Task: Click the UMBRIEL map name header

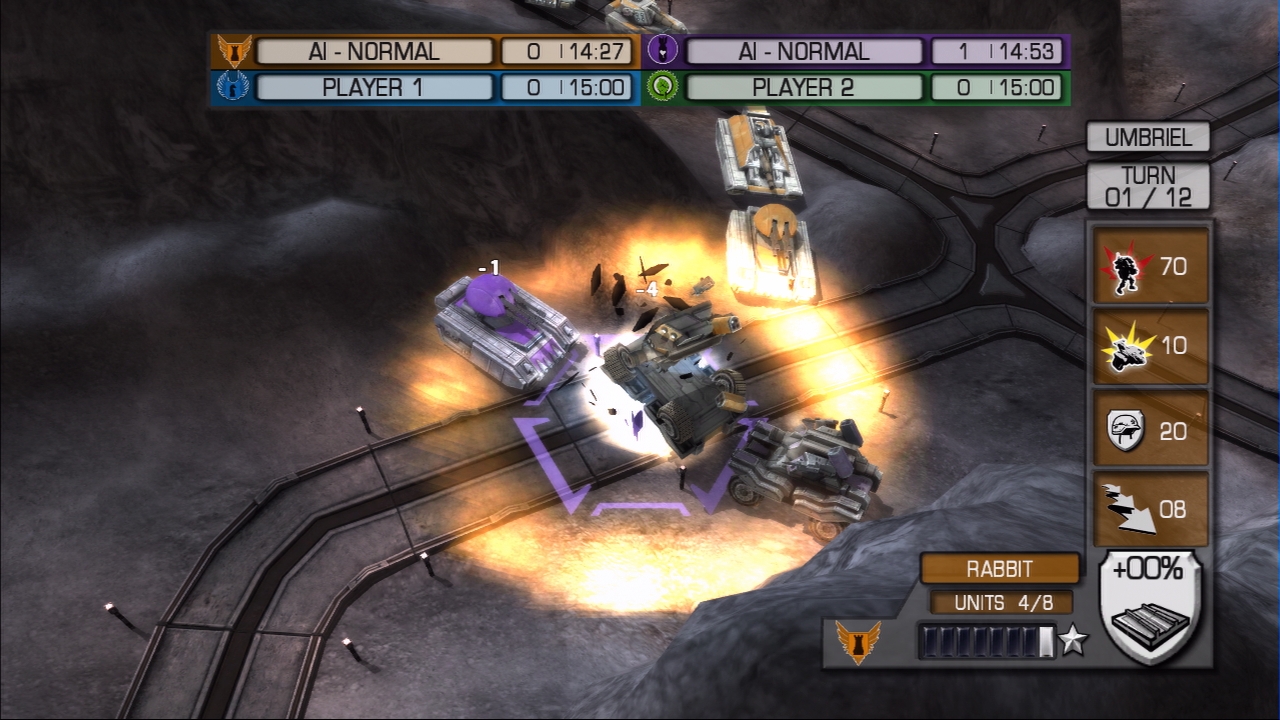Action: click(1148, 137)
